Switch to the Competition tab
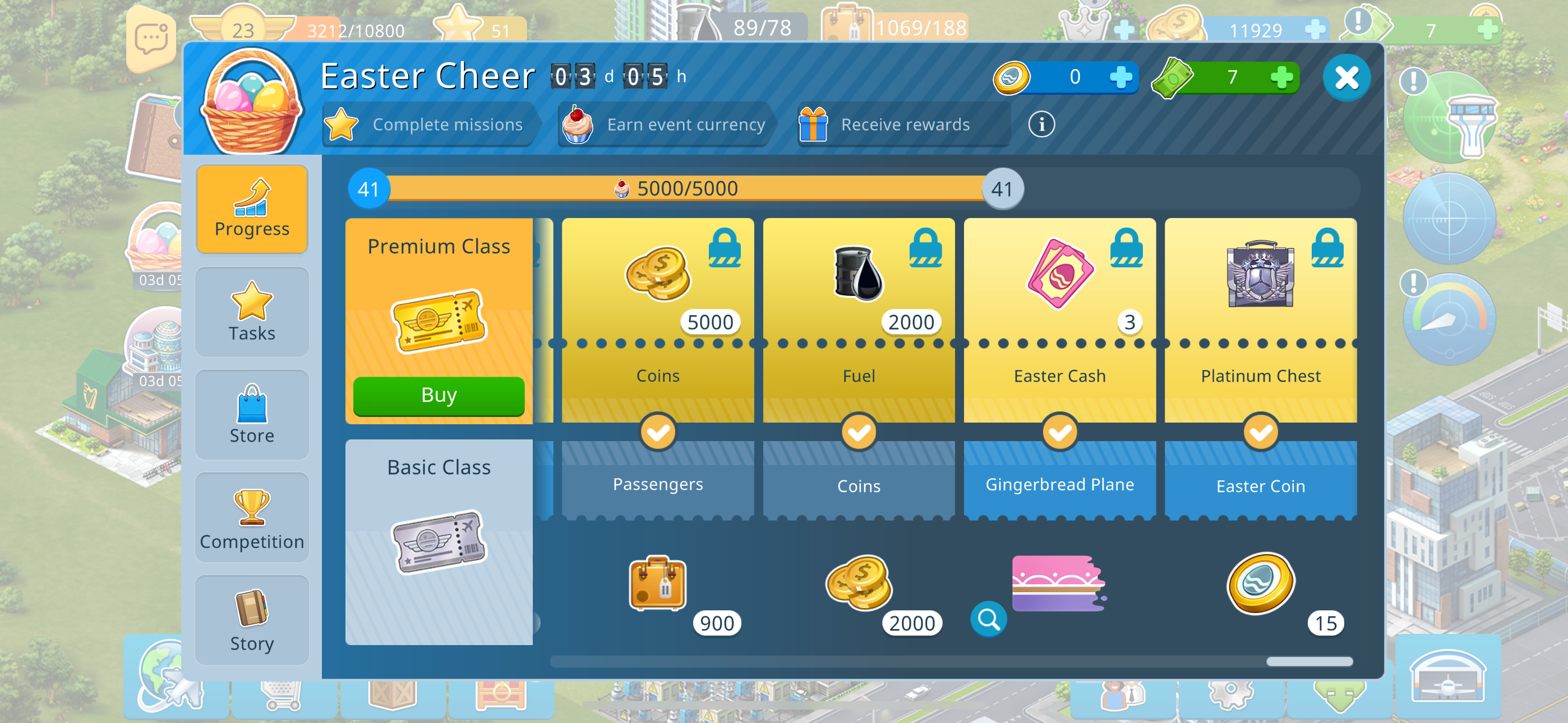The height and width of the screenshot is (723, 1568). tap(252, 518)
